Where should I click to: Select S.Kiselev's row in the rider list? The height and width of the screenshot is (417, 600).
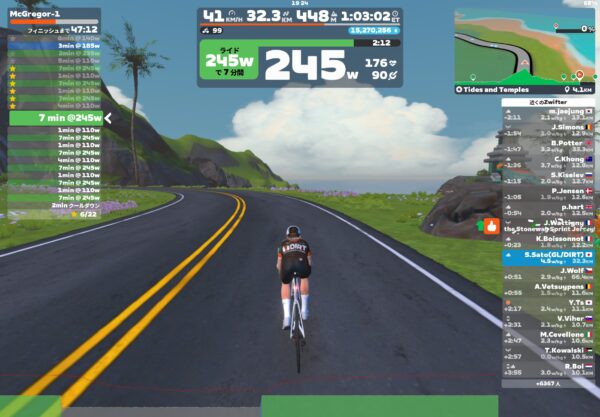pyautogui.click(x=549, y=179)
